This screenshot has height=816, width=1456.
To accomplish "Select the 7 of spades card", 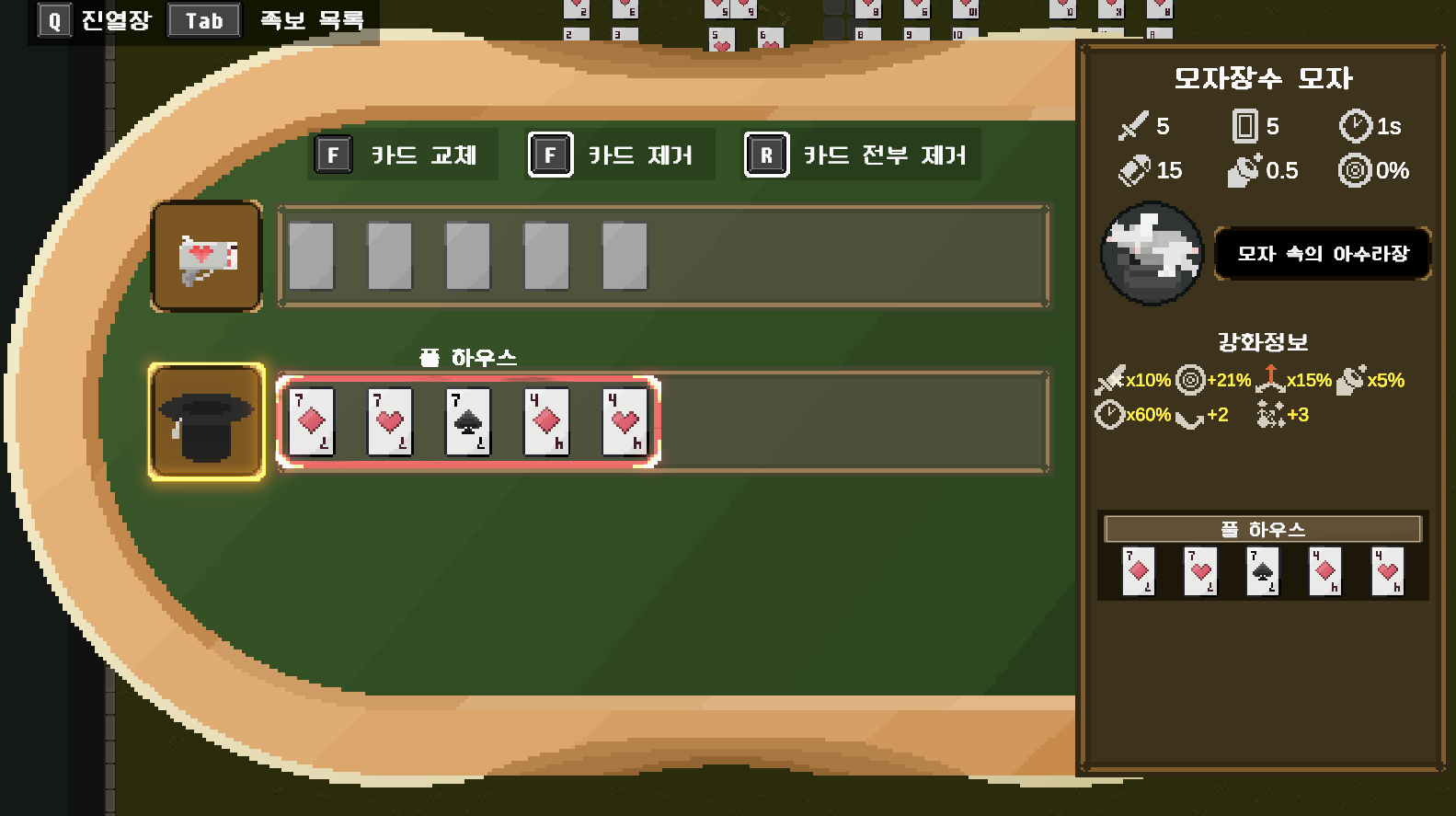I will coord(468,421).
